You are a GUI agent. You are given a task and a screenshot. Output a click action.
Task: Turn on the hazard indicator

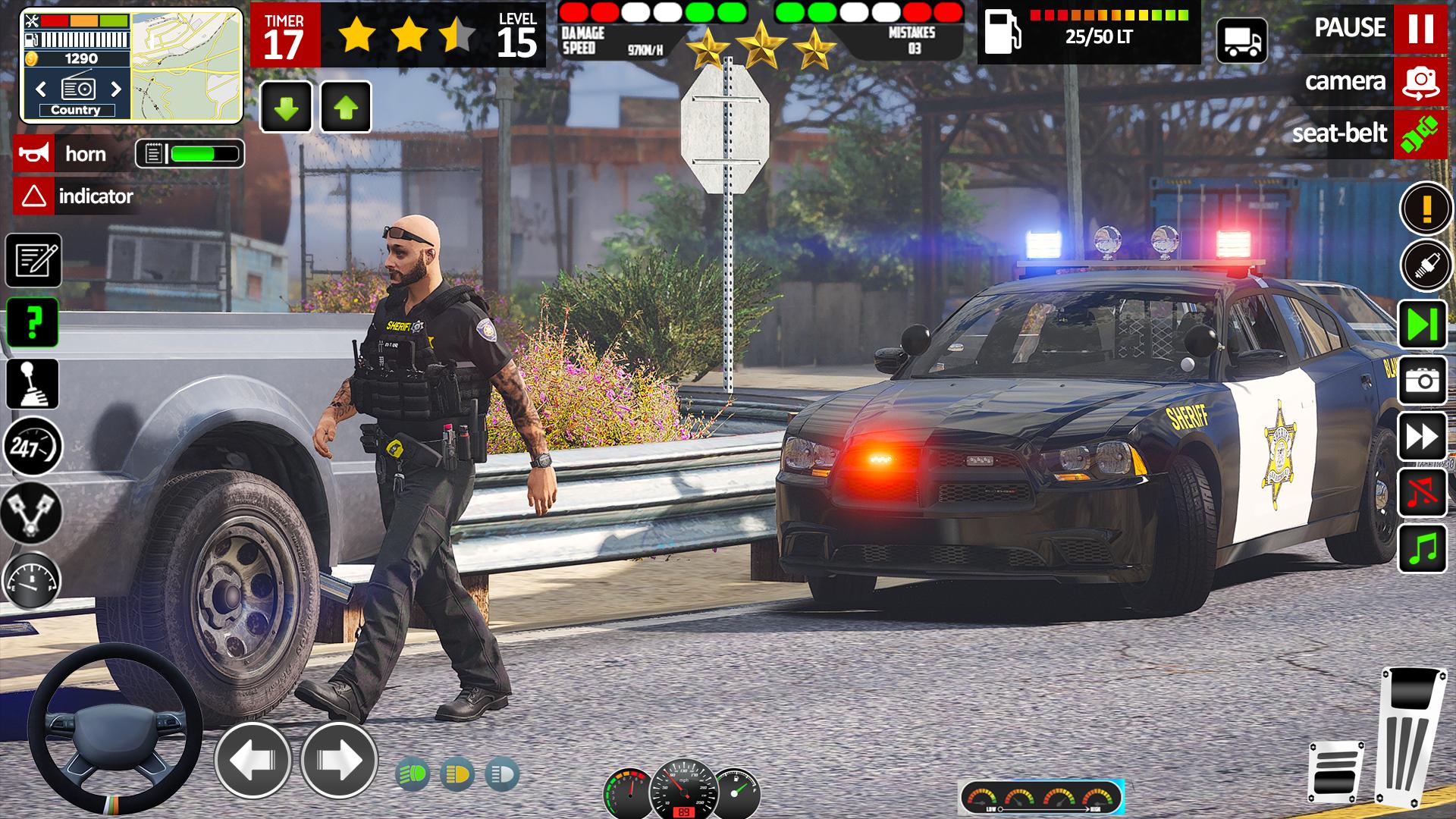coord(33,196)
